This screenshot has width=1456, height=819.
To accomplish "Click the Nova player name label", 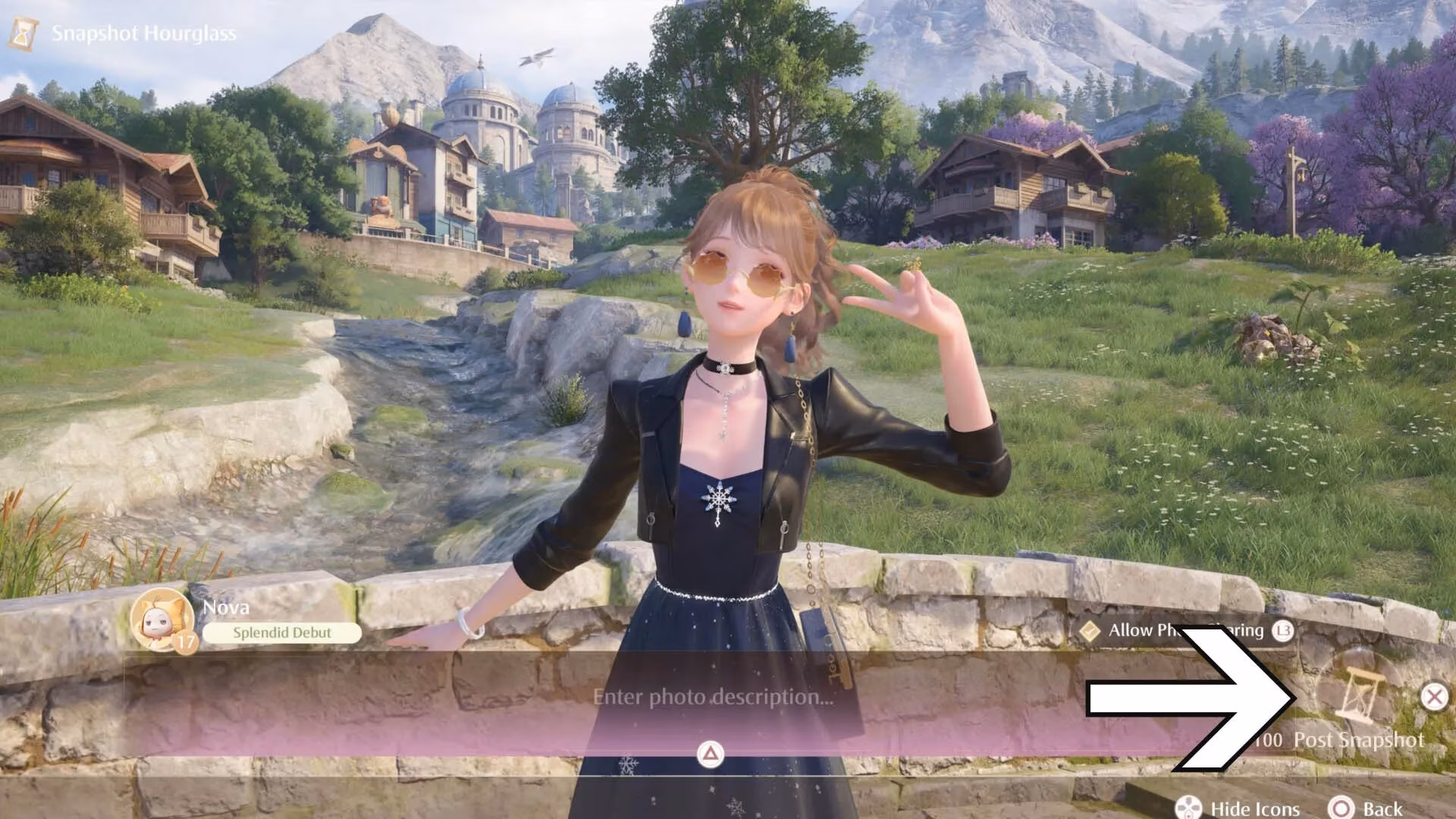I will tap(227, 607).
